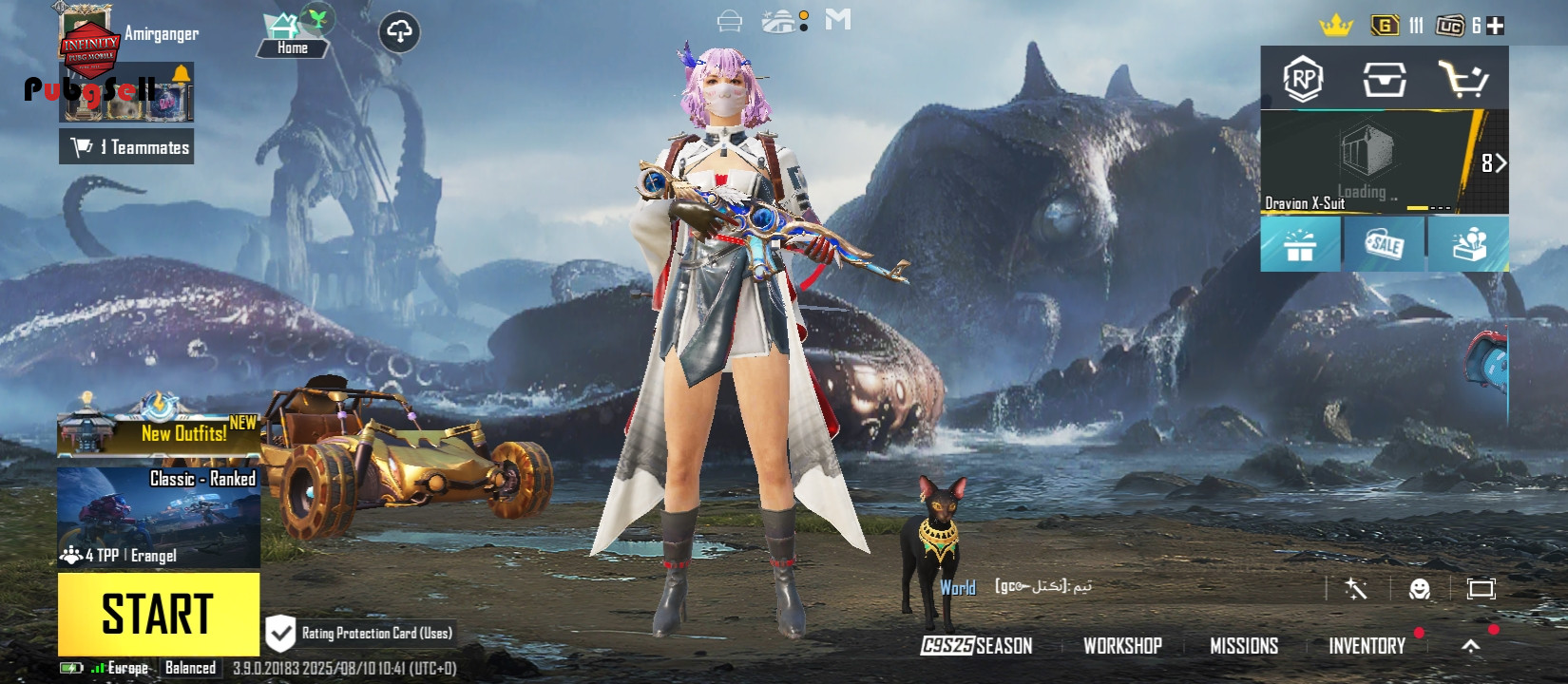Open the SALE offers icon
The height and width of the screenshot is (684, 1568).
(x=1384, y=245)
